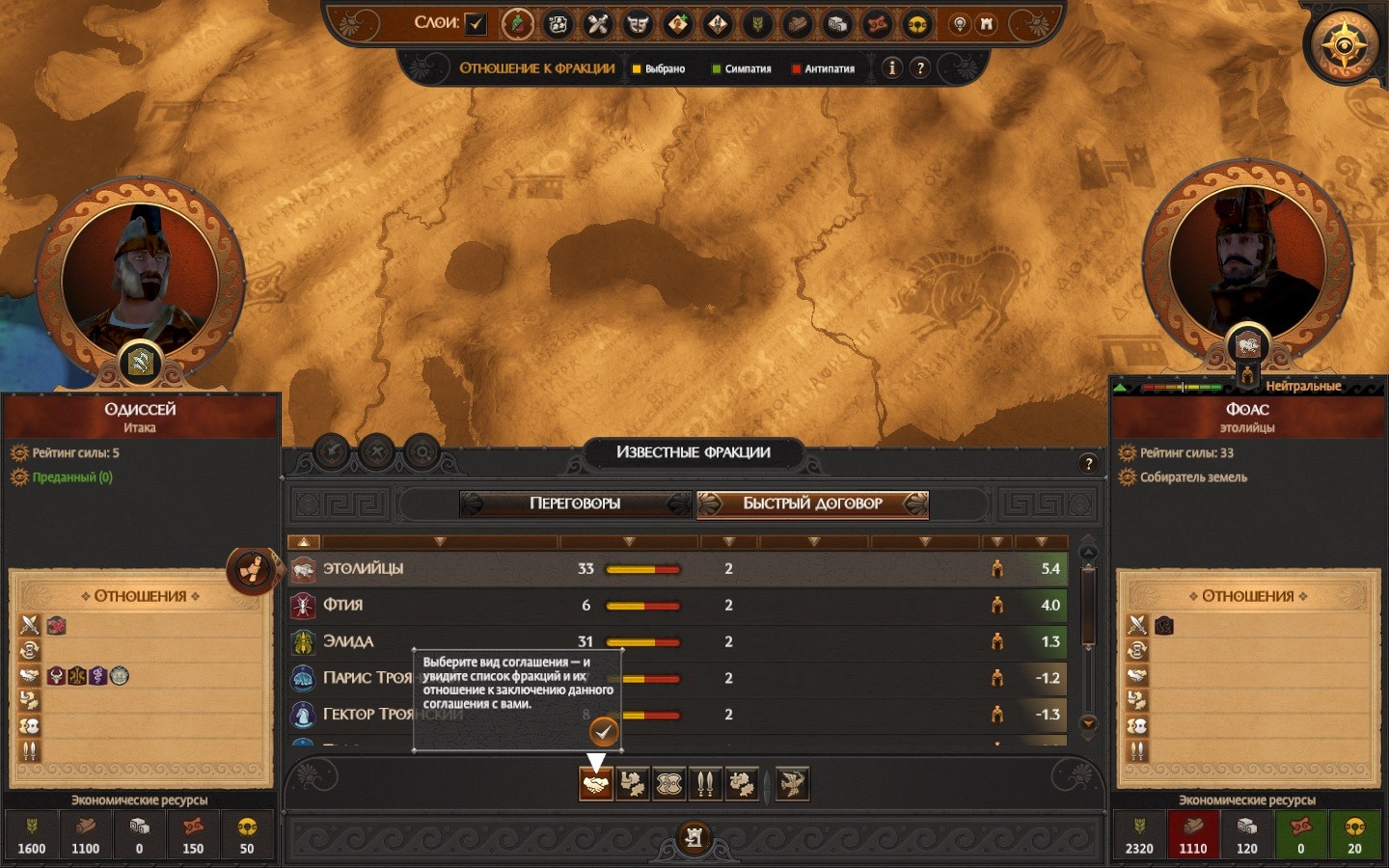Toggle the Слои checkbox

(476, 23)
